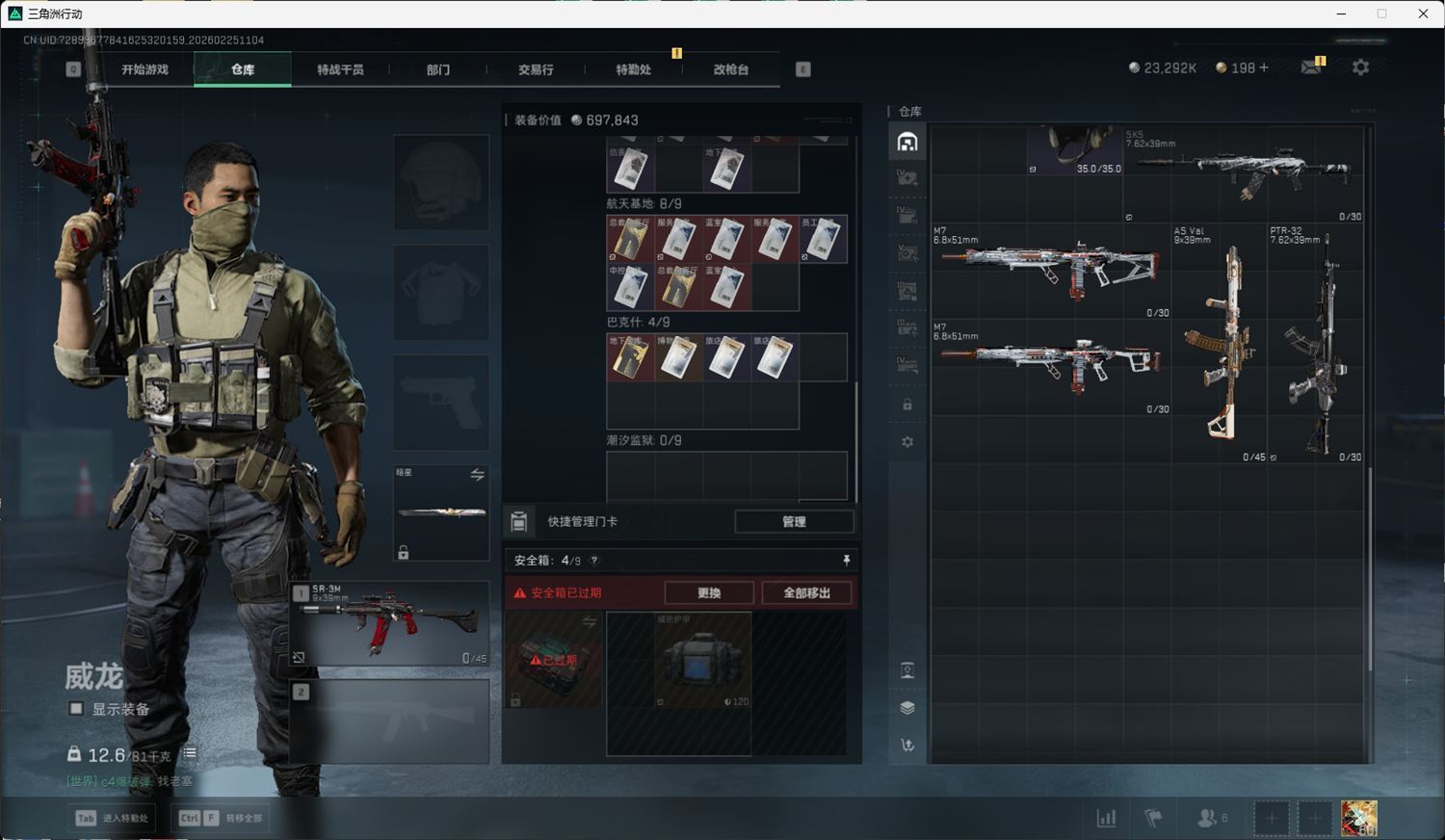Close the game window
Screen dimensions: 1445x840
1423,13
